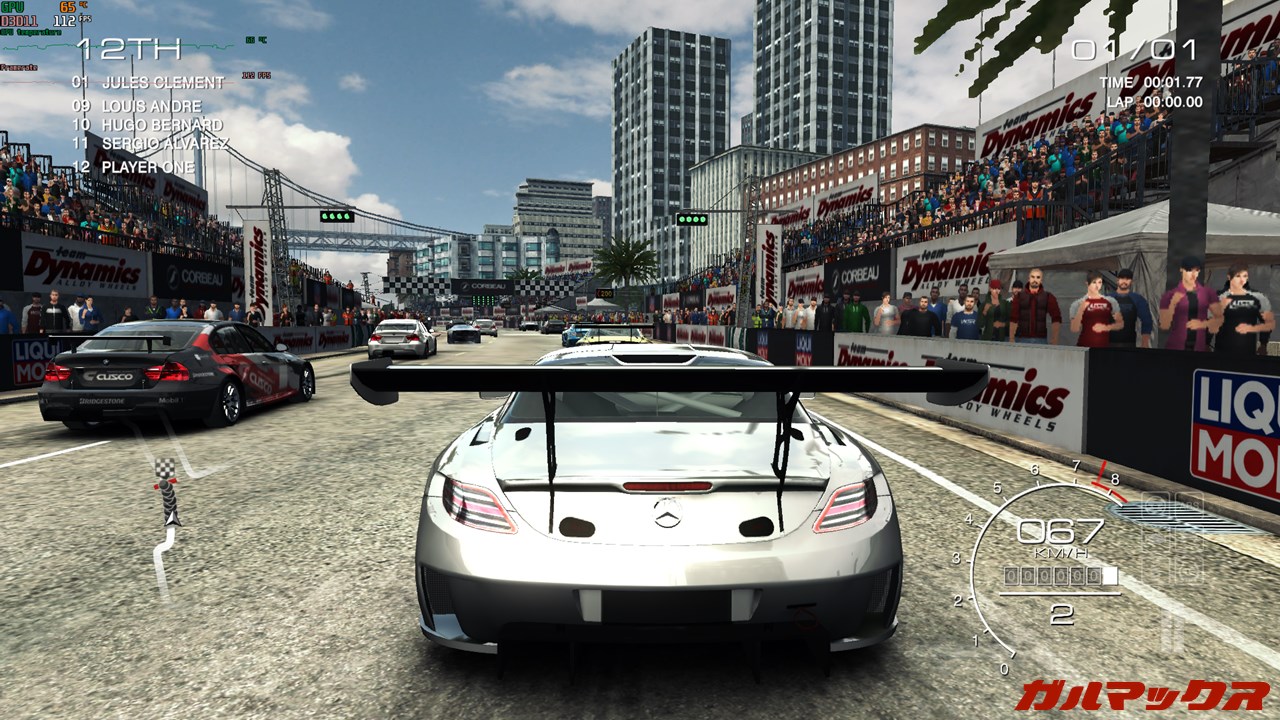The width and height of the screenshot is (1280, 720).
Task: Select Sergio Alvarez in the standings
Action: [150, 144]
